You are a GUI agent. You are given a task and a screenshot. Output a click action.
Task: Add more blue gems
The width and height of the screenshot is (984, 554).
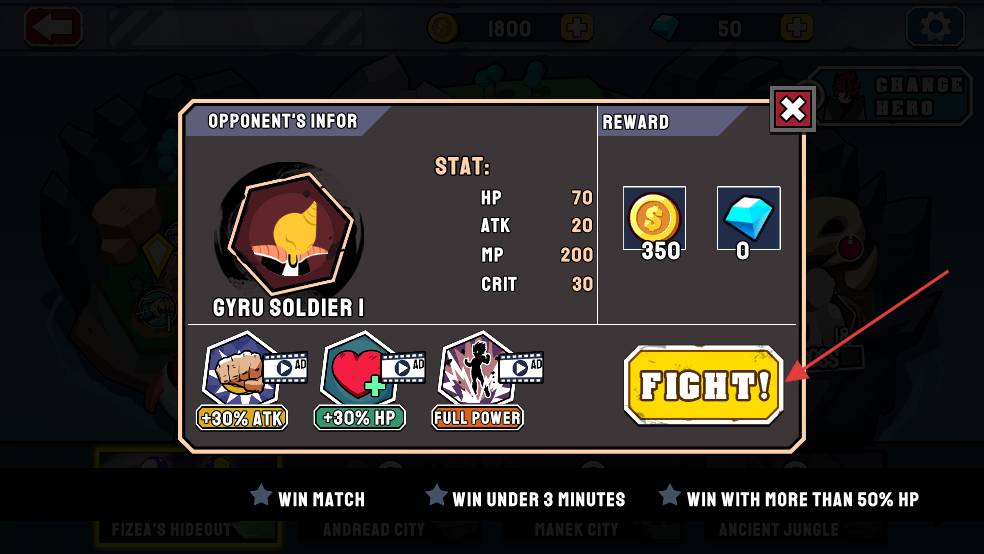click(795, 28)
